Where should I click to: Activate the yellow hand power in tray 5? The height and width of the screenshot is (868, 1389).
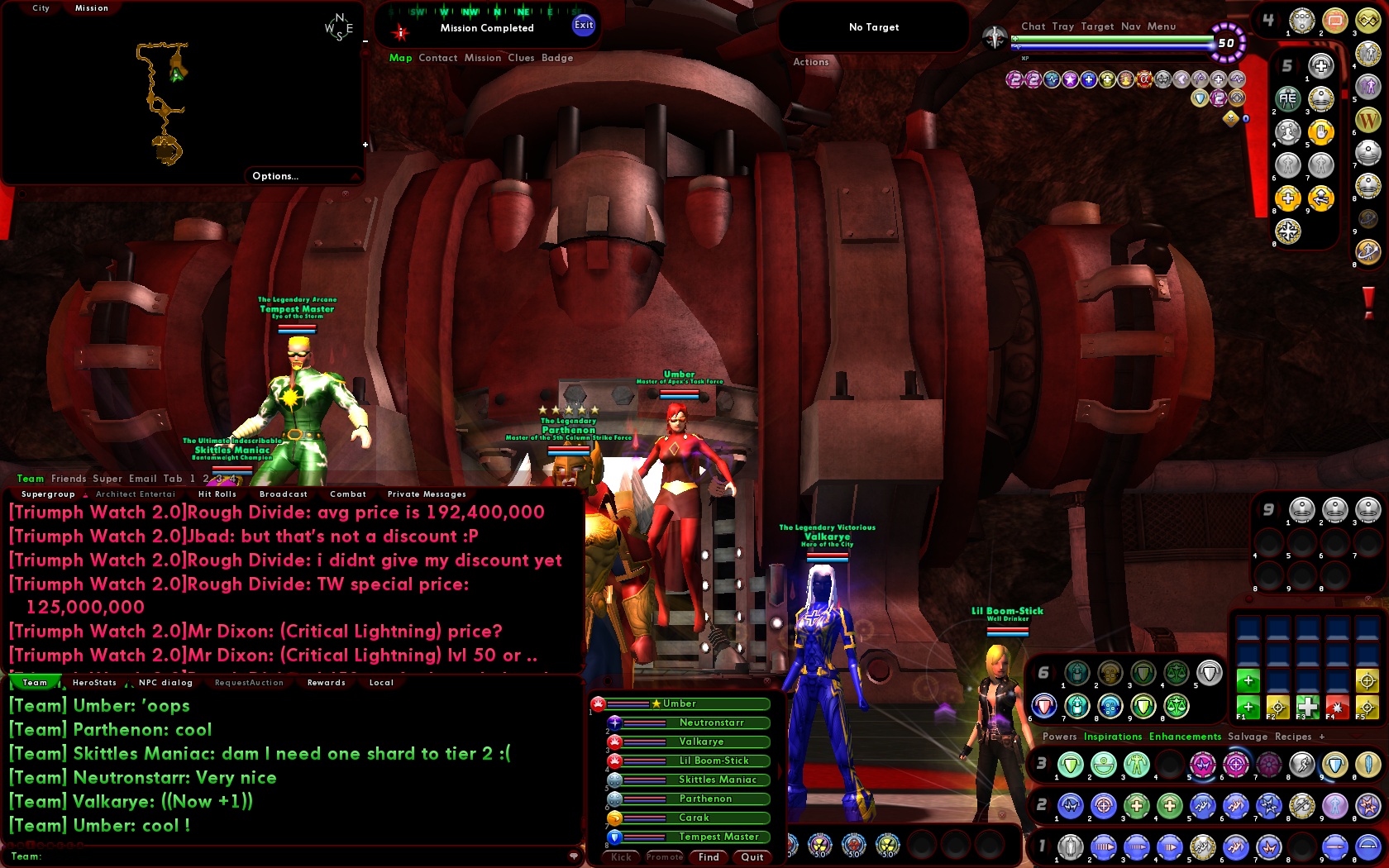click(x=1321, y=133)
